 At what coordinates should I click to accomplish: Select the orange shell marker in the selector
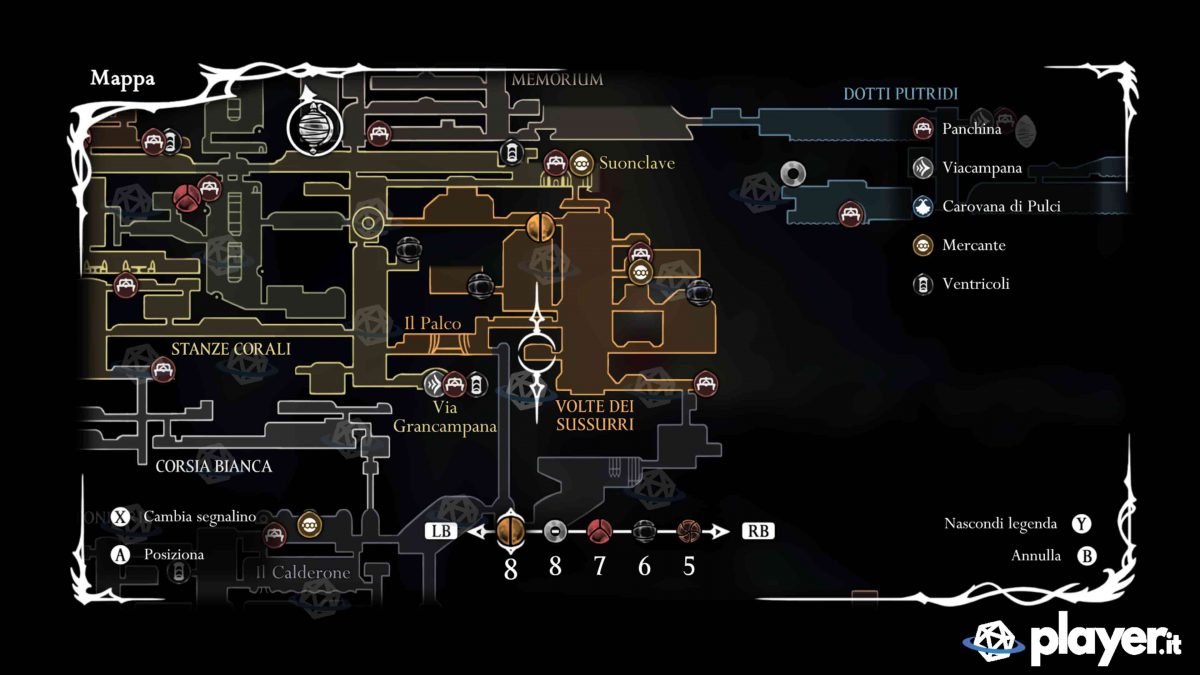coord(511,529)
